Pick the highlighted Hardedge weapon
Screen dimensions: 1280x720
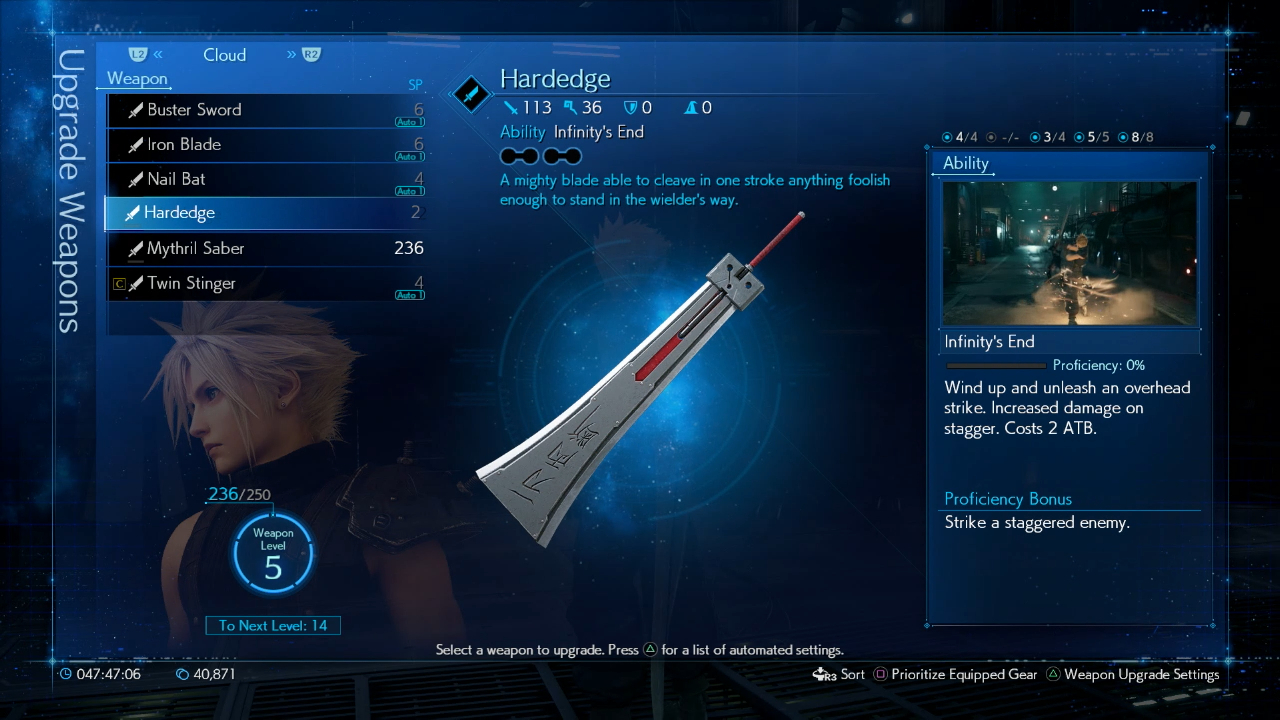point(265,213)
